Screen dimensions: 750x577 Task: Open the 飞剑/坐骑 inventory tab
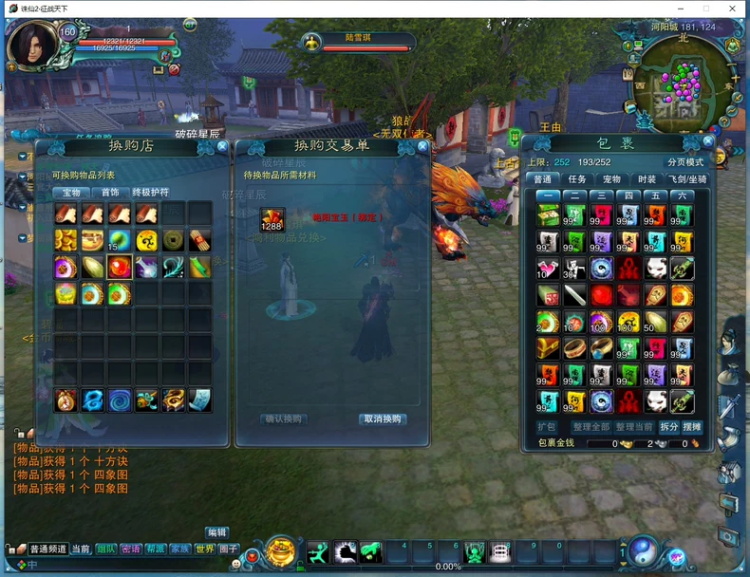(687, 179)
